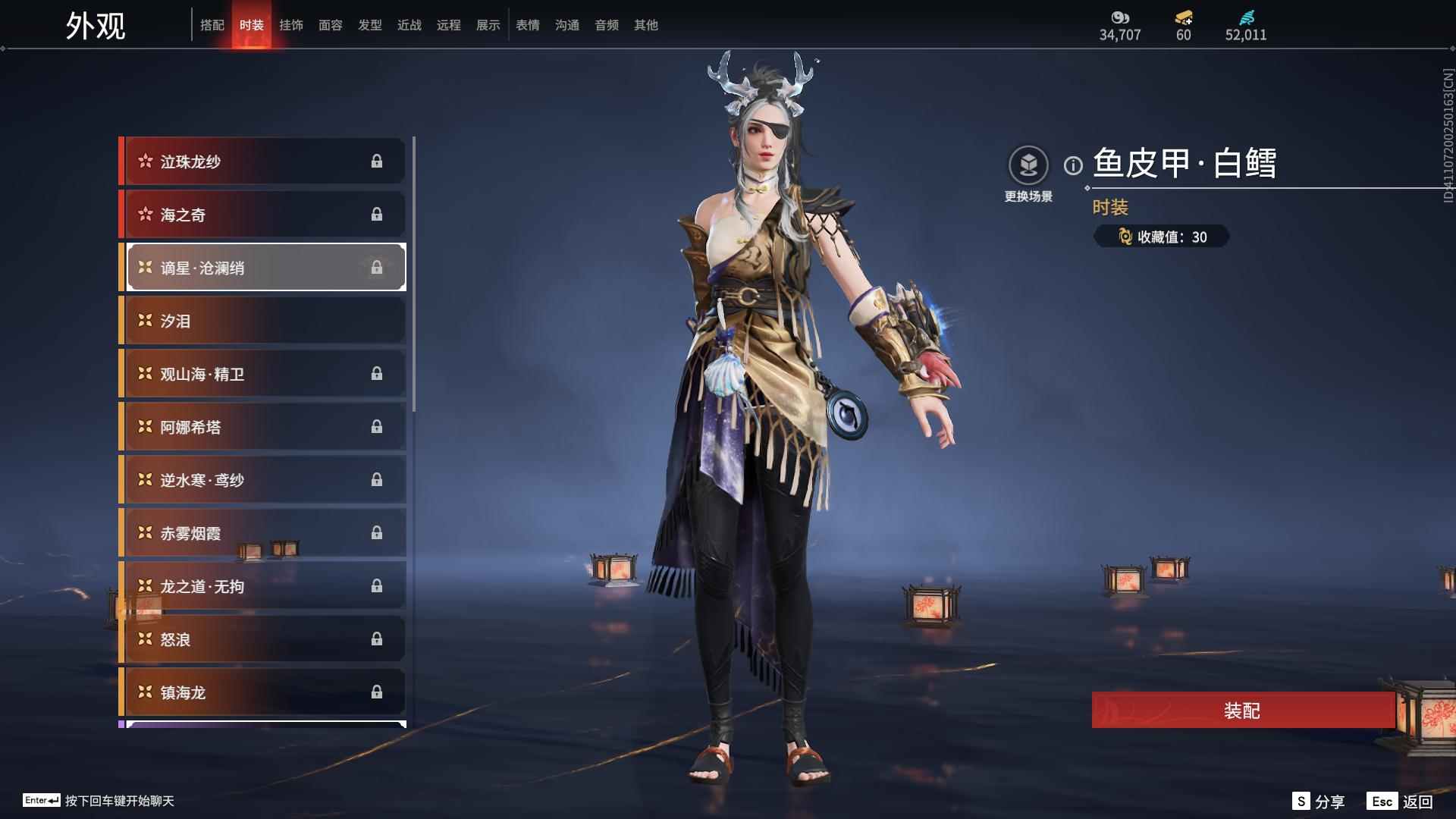Image resolution: width=1456 pixels, height=819 pixels.
Task: Select the 其他 tab
Action: pos(646,25)
